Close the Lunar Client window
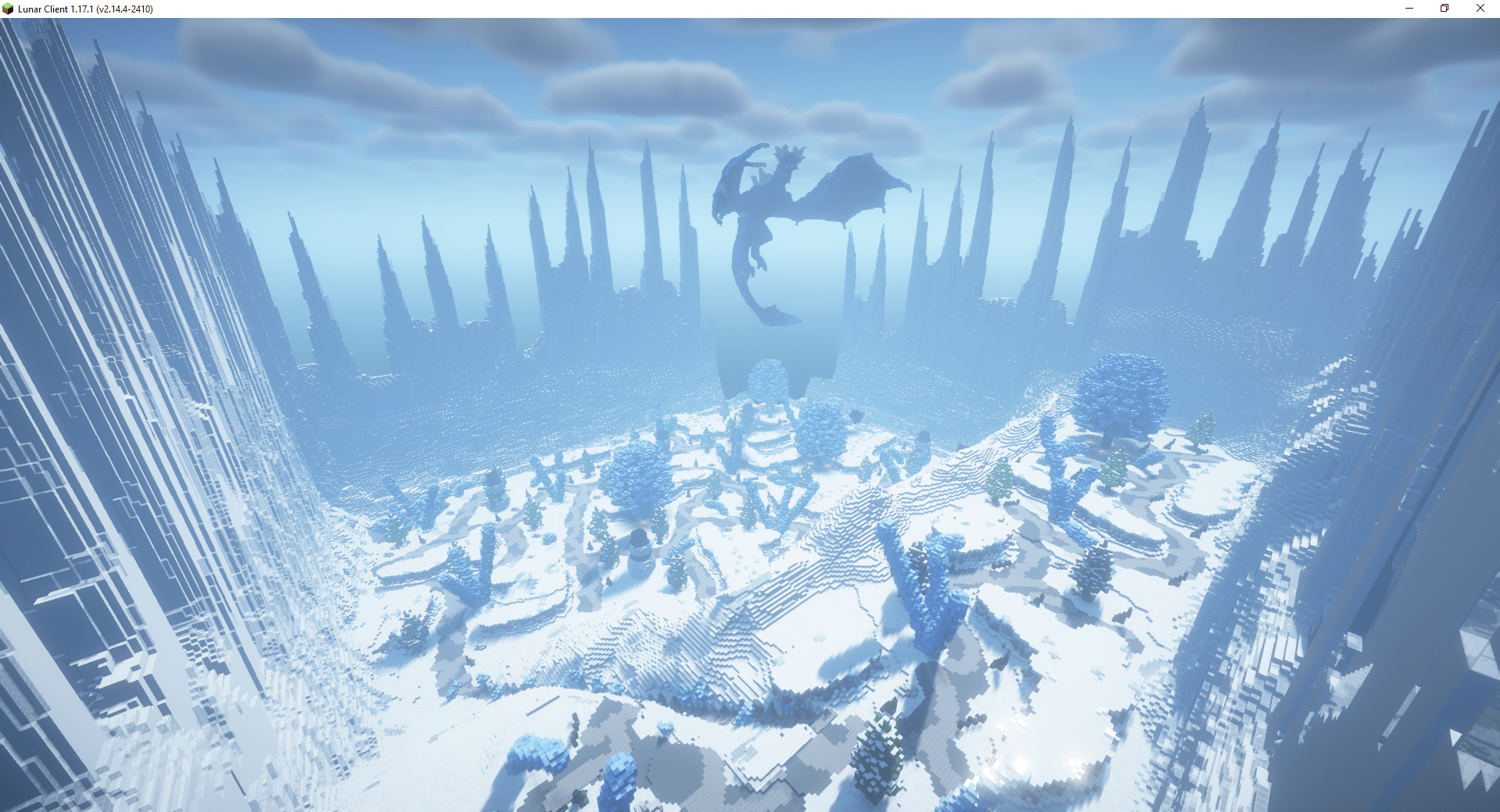This screenshot has width=1500, height=812. click(1480, 9)
